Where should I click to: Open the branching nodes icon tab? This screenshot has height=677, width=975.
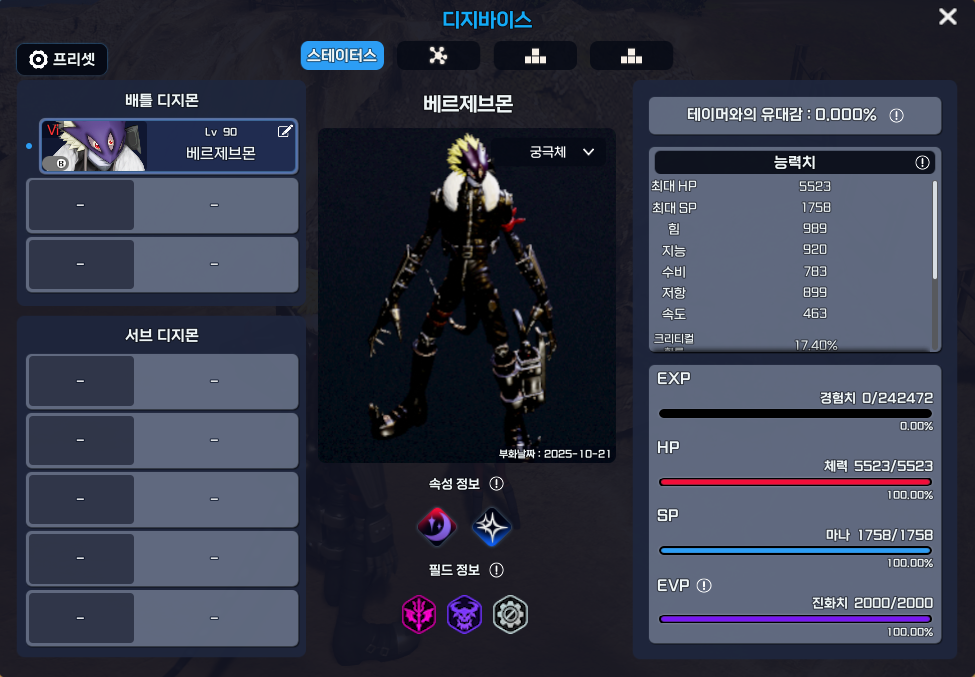[437, 56]
